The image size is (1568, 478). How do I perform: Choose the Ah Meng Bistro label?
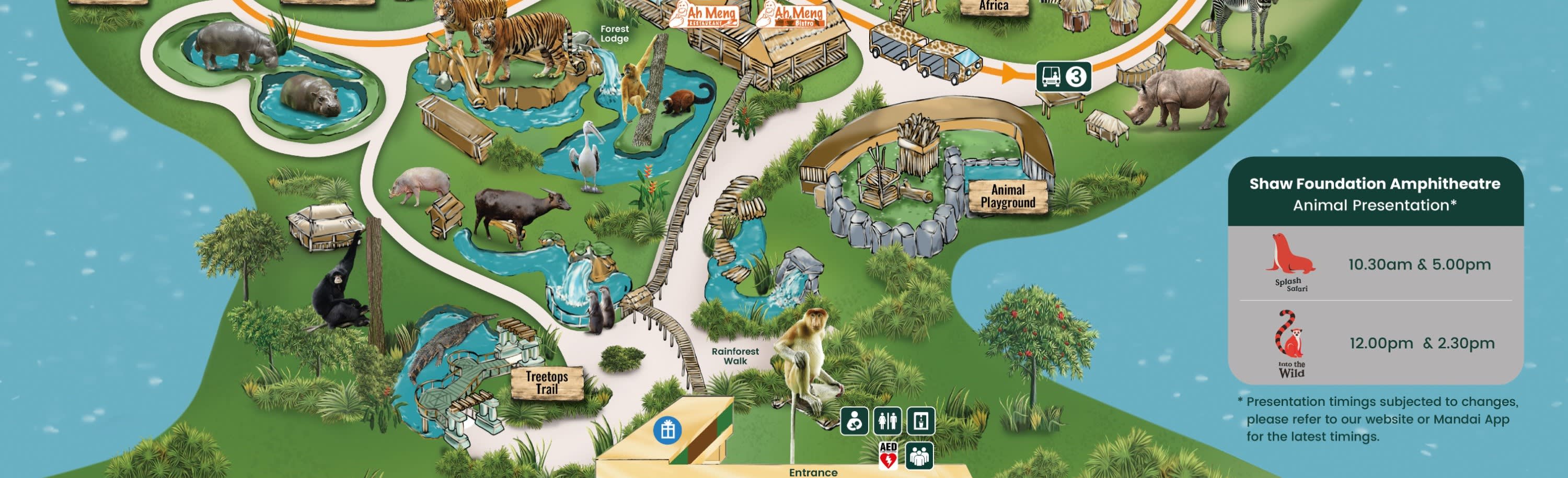pos(791,15)
